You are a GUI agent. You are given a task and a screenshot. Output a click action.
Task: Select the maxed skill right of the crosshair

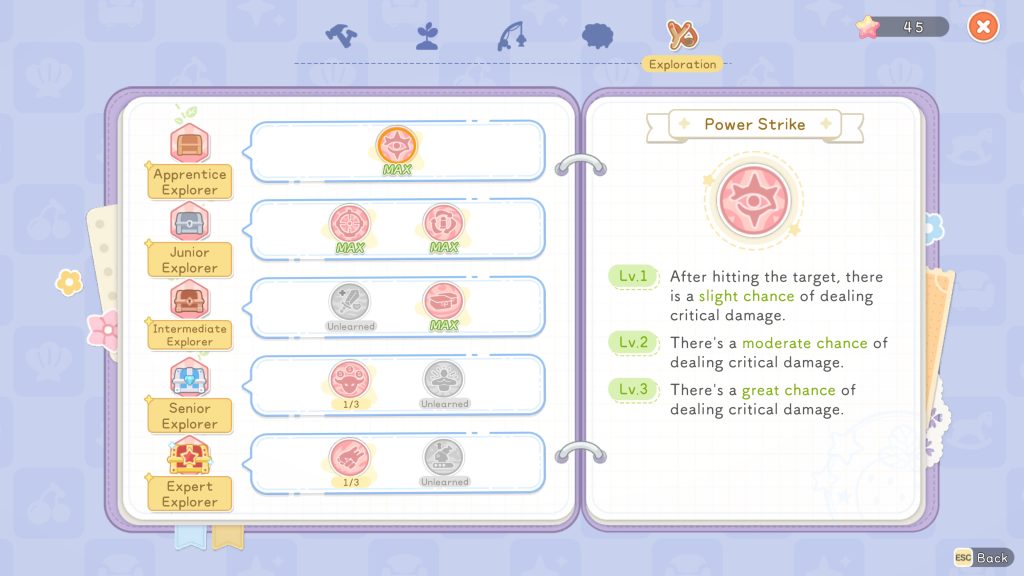coord(443,223)
